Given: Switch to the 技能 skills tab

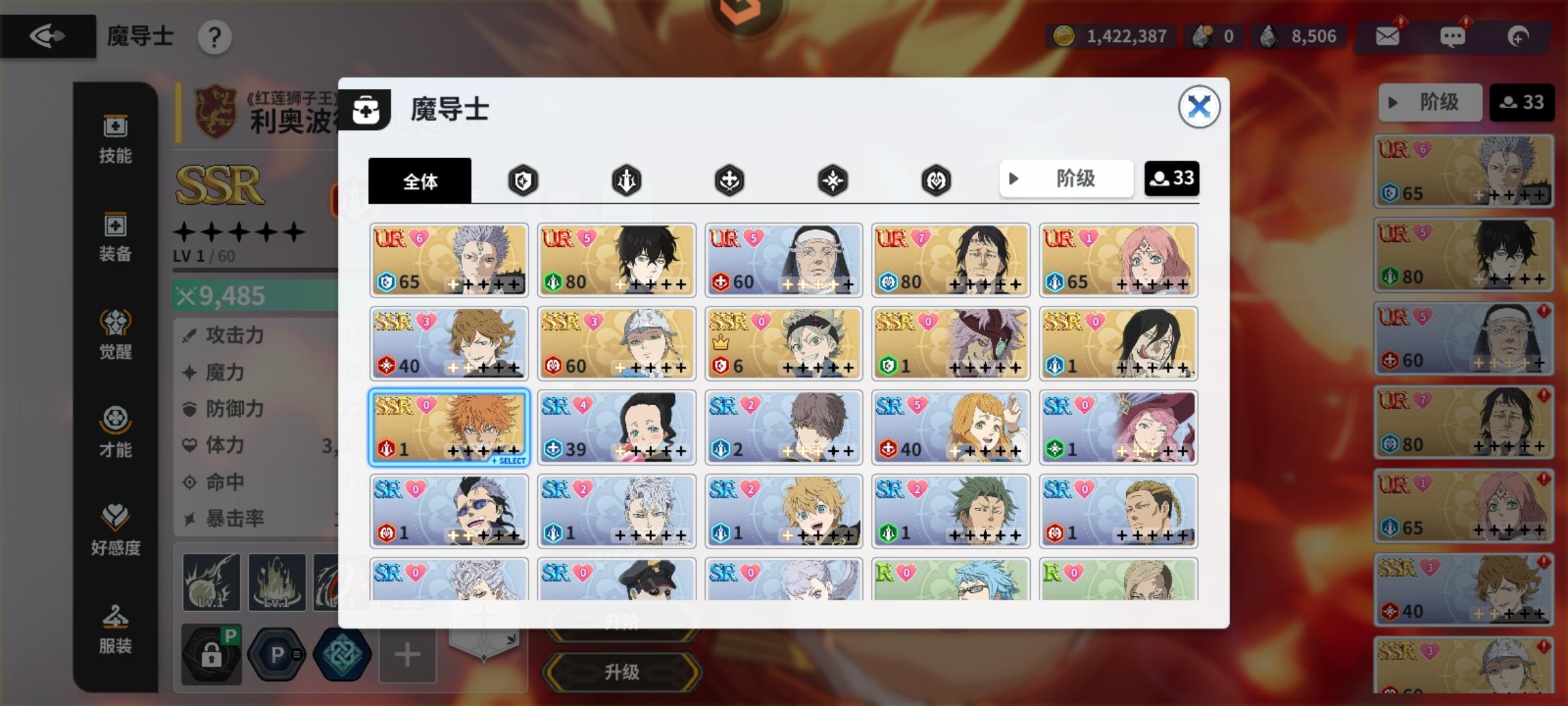Looking at the screenshot, I should click(114, 139).
